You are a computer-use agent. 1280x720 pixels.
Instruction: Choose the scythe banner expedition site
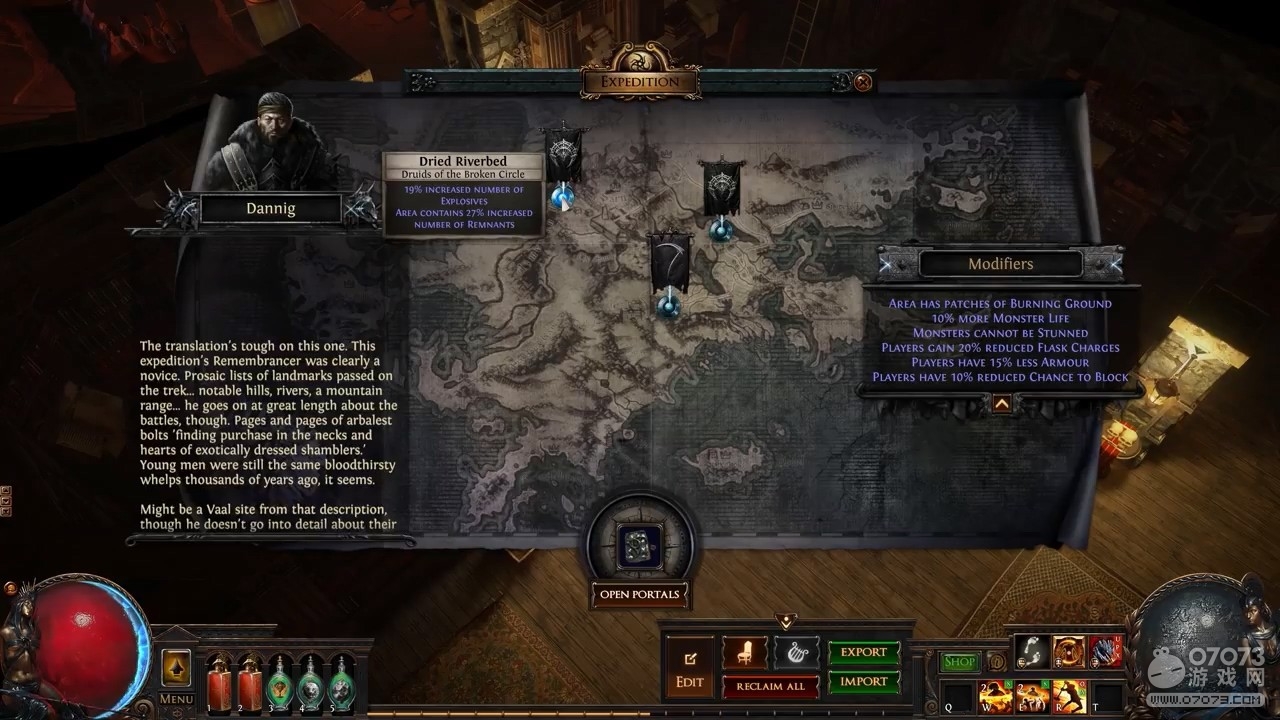(x=669, y=263)
